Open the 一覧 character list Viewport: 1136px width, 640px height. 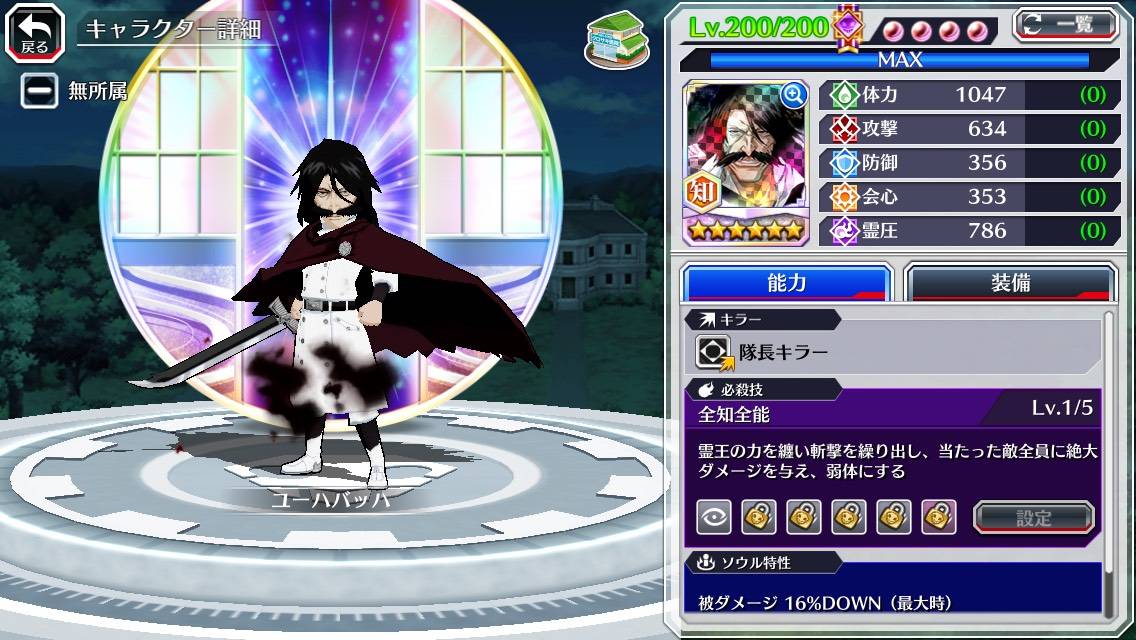tap(1065, 25)
